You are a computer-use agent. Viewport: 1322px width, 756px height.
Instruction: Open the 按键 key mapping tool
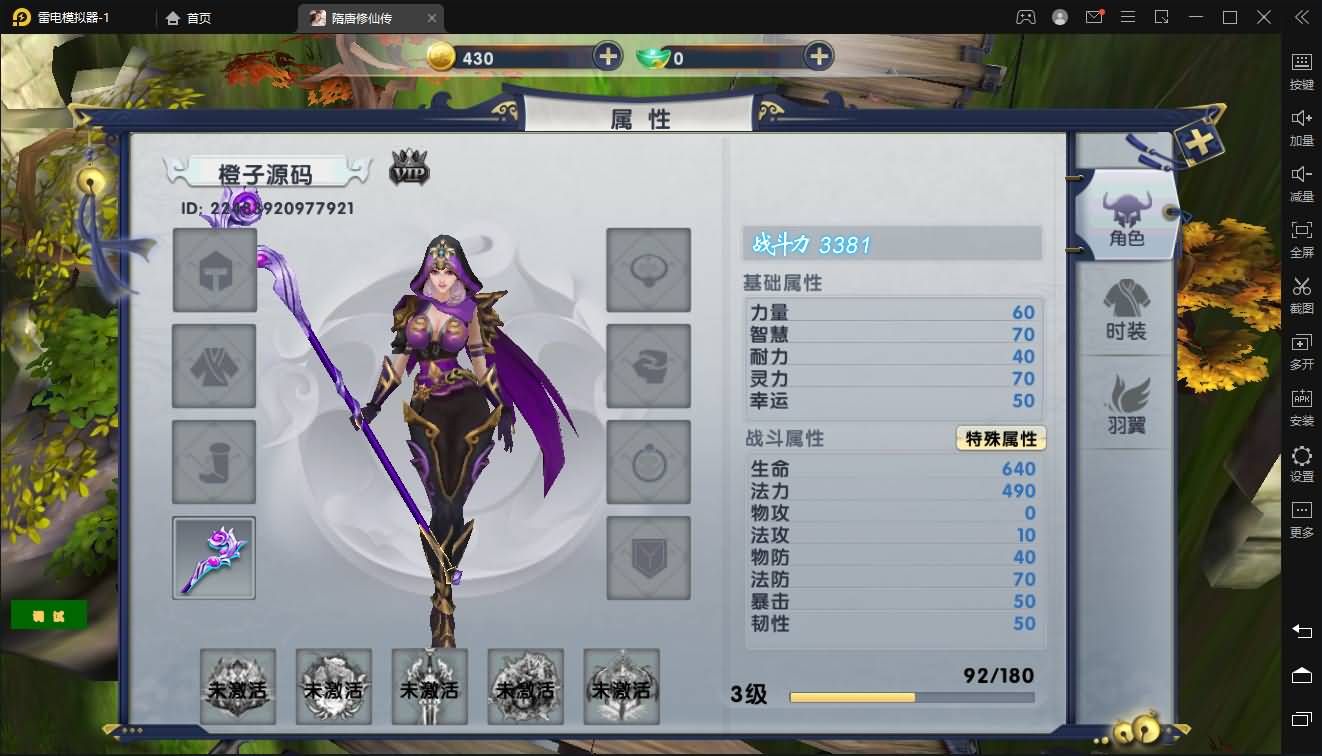[x=1301, y=71]
